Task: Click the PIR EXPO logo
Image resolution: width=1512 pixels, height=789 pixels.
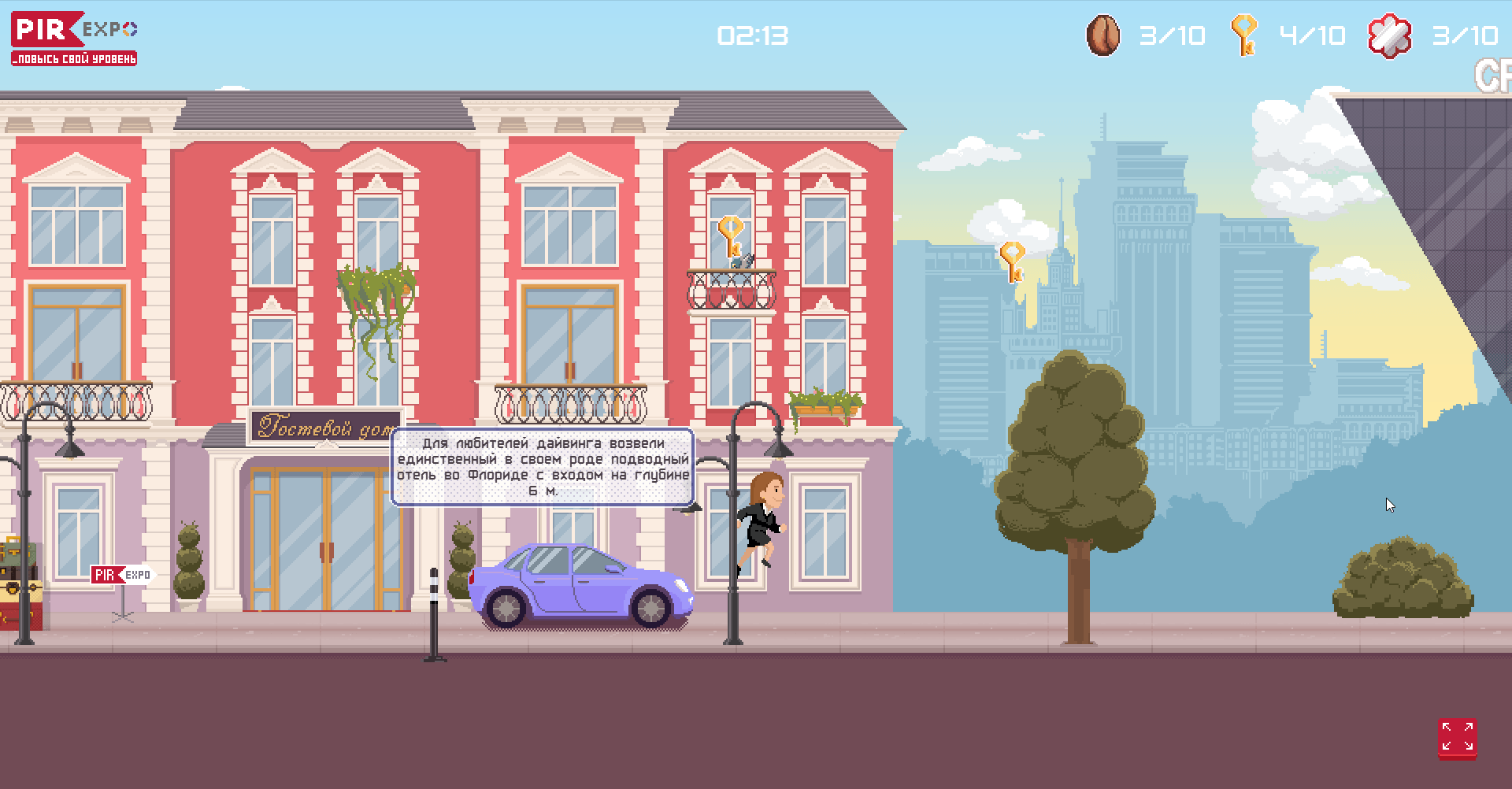Action: click(74, 38)
